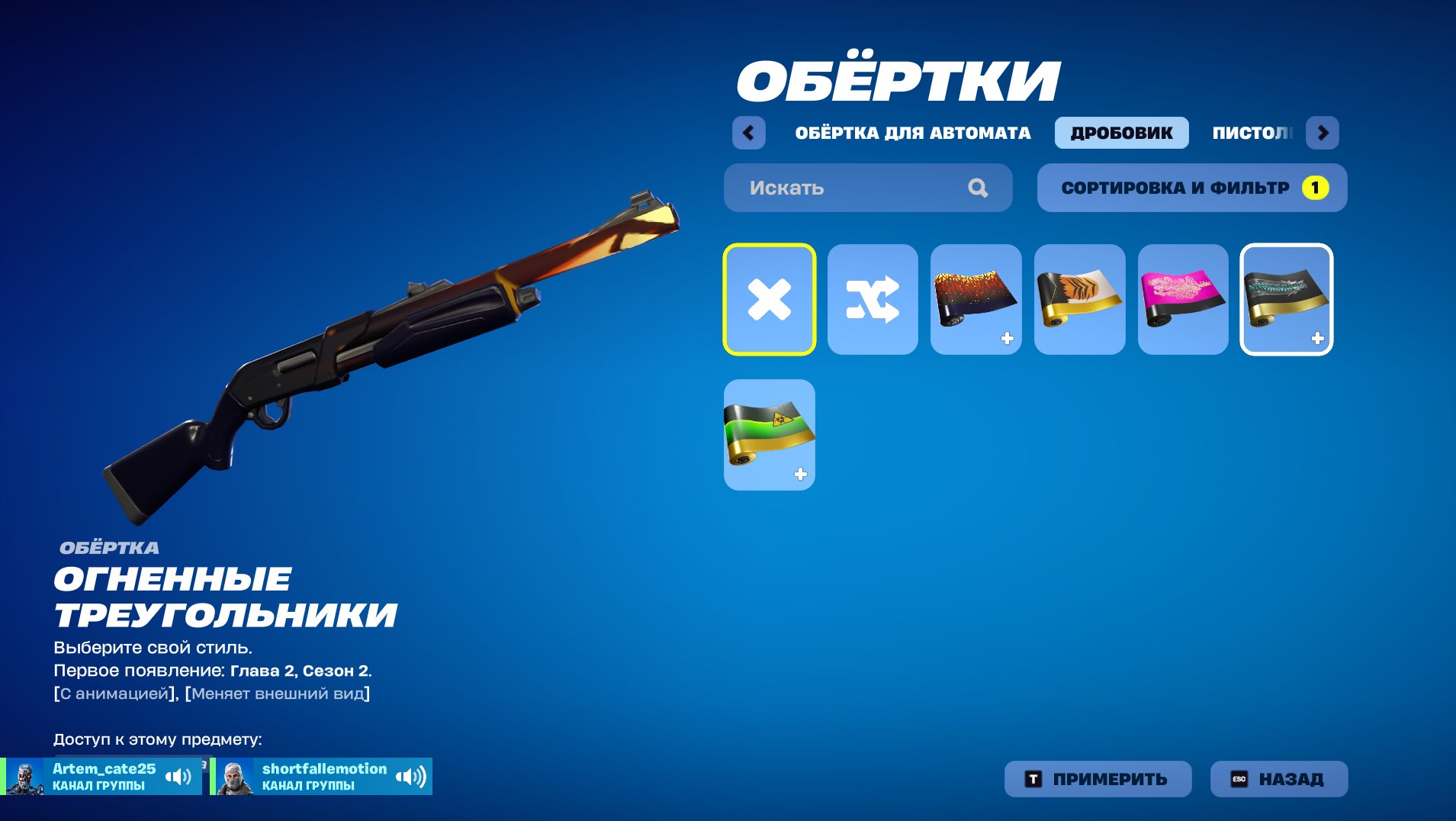
Task: Select the dark wrap with blue spine design
Action: (x=1287, y=299)
